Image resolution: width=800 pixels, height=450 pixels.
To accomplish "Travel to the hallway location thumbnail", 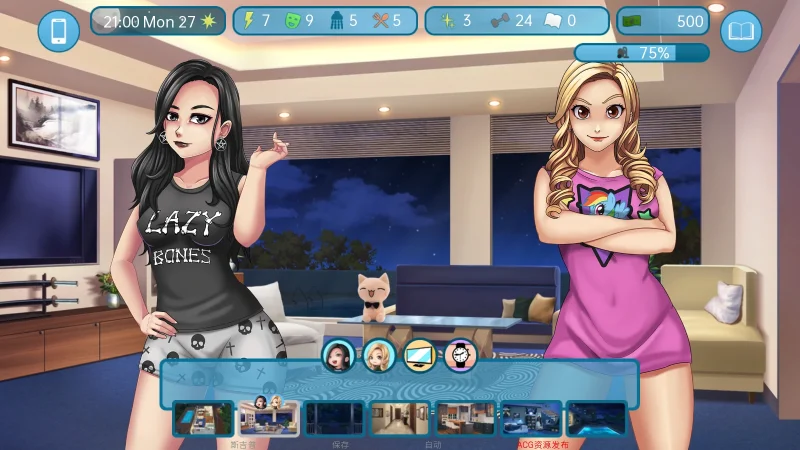I will (400, 418).
